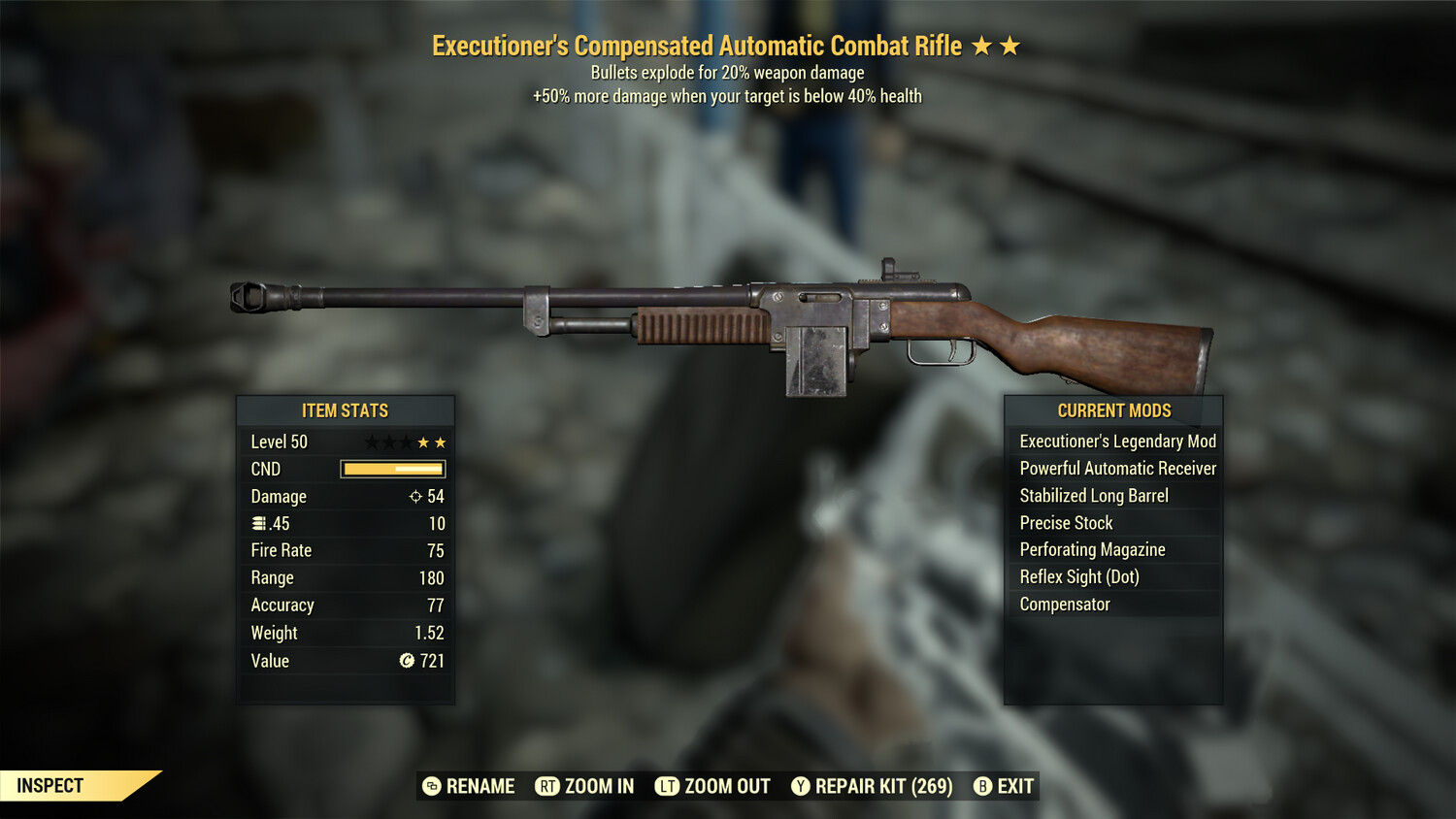
Task: Click the Y button icon beside Repair Kit
Action: [800, 787]
